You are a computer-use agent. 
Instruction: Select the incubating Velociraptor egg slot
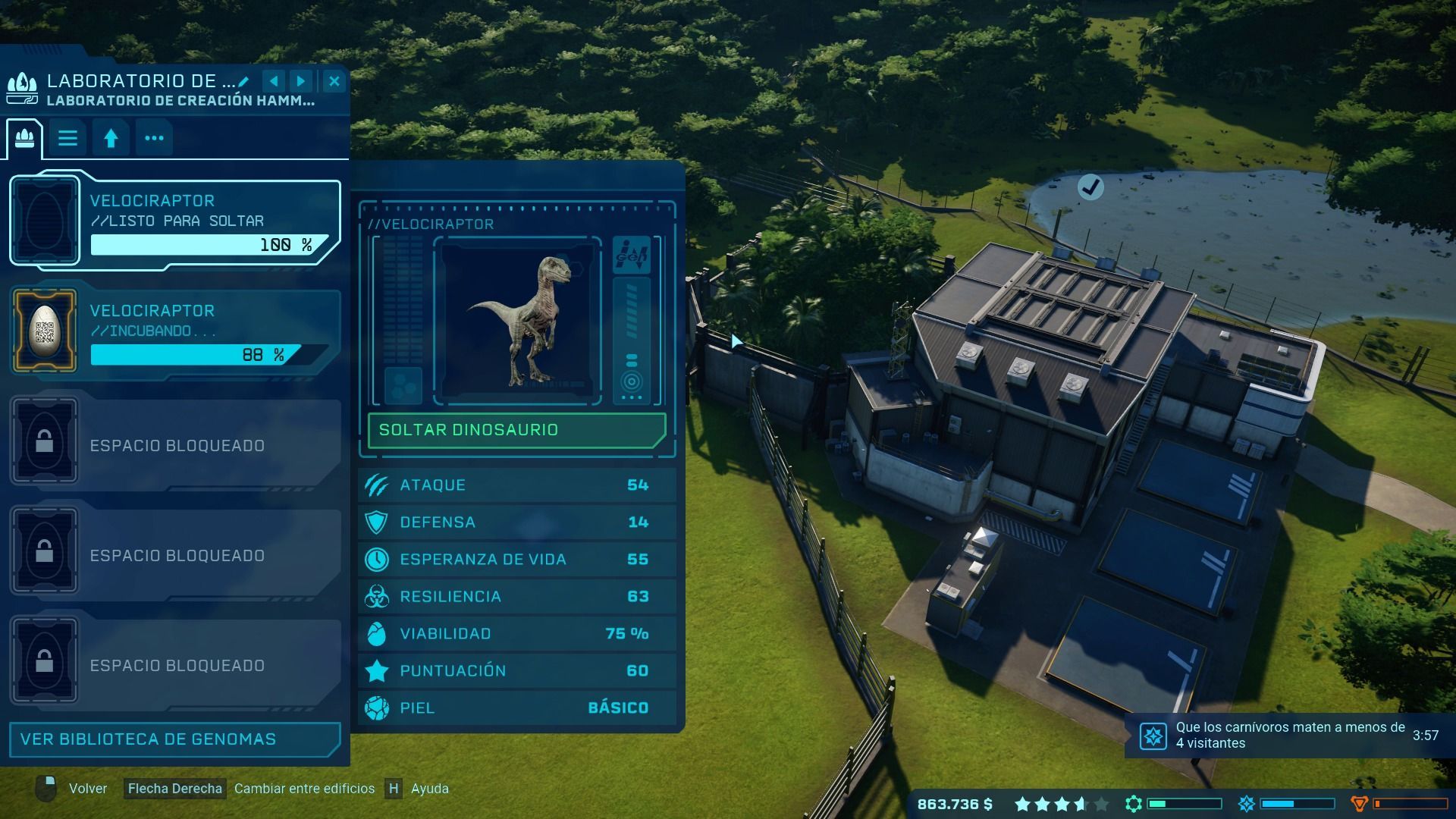174,331
